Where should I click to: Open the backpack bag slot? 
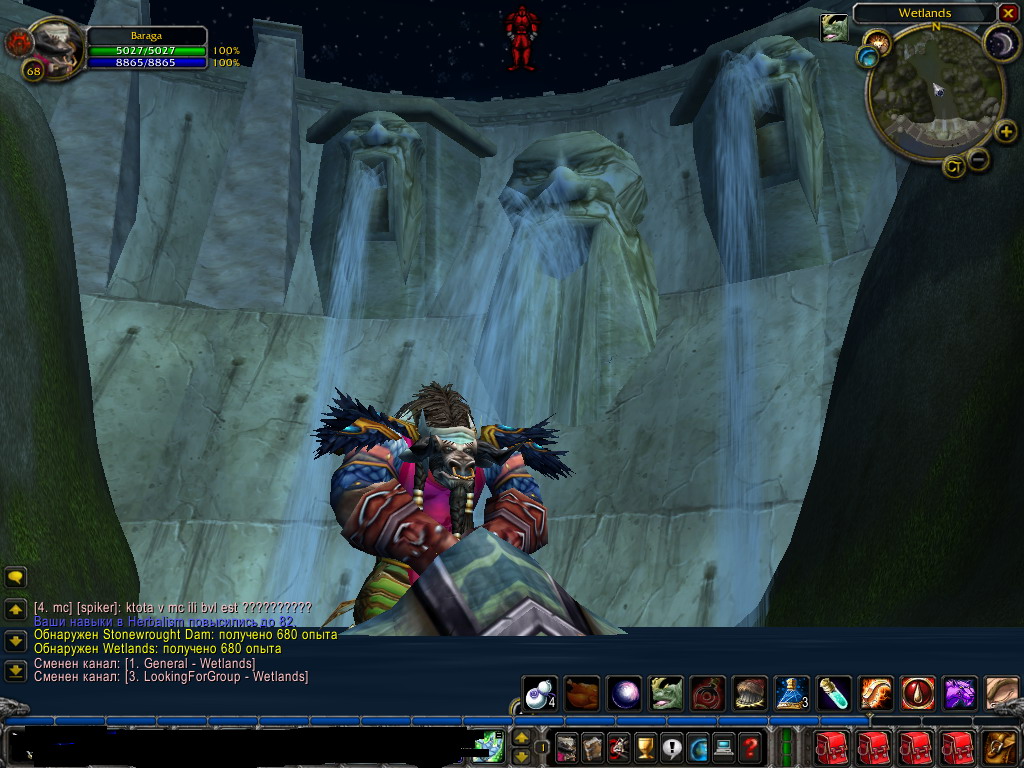pyautogui.click(x=1001, y=746)
